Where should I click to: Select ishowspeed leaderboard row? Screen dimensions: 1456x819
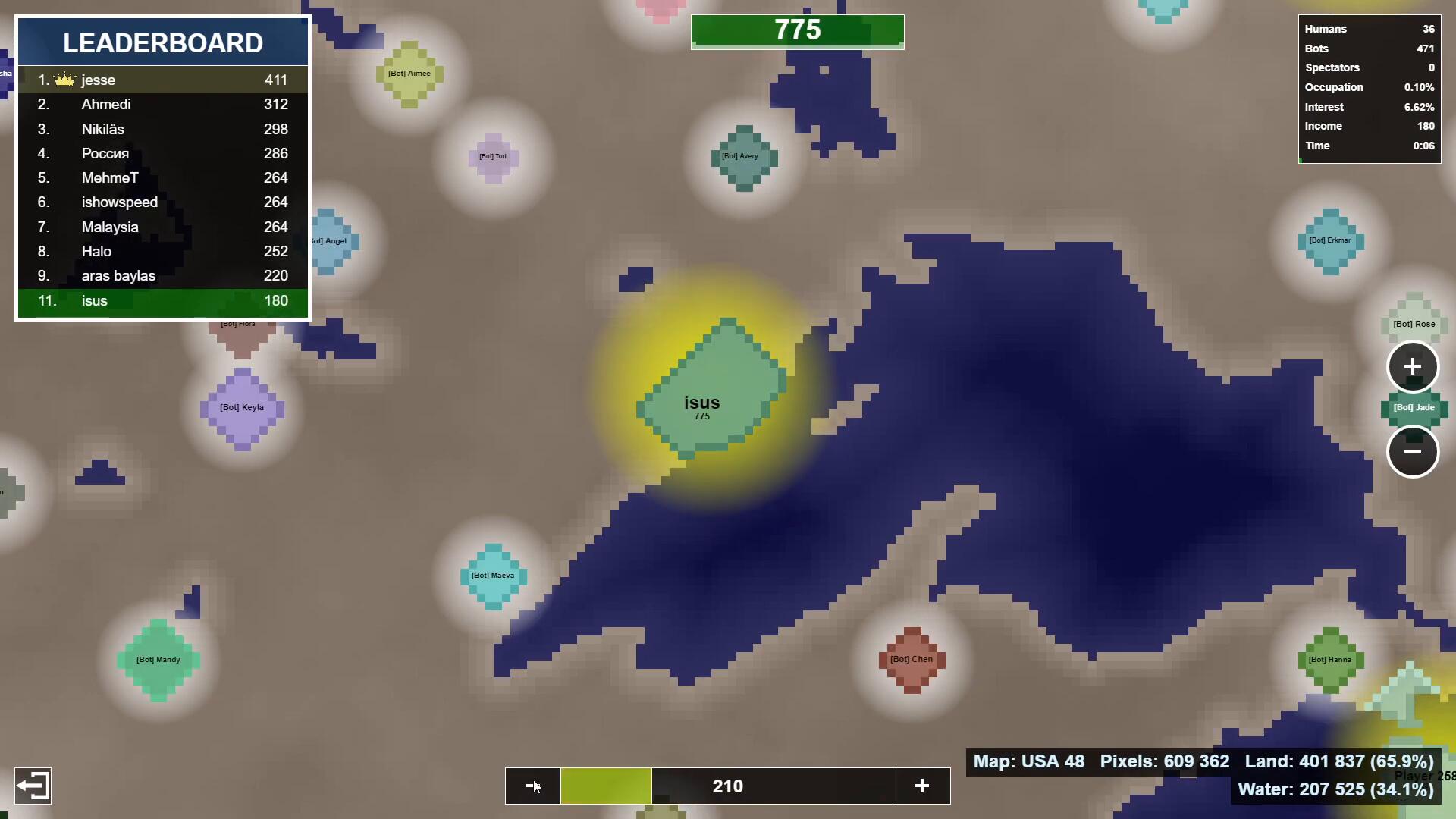pos(162,202)
